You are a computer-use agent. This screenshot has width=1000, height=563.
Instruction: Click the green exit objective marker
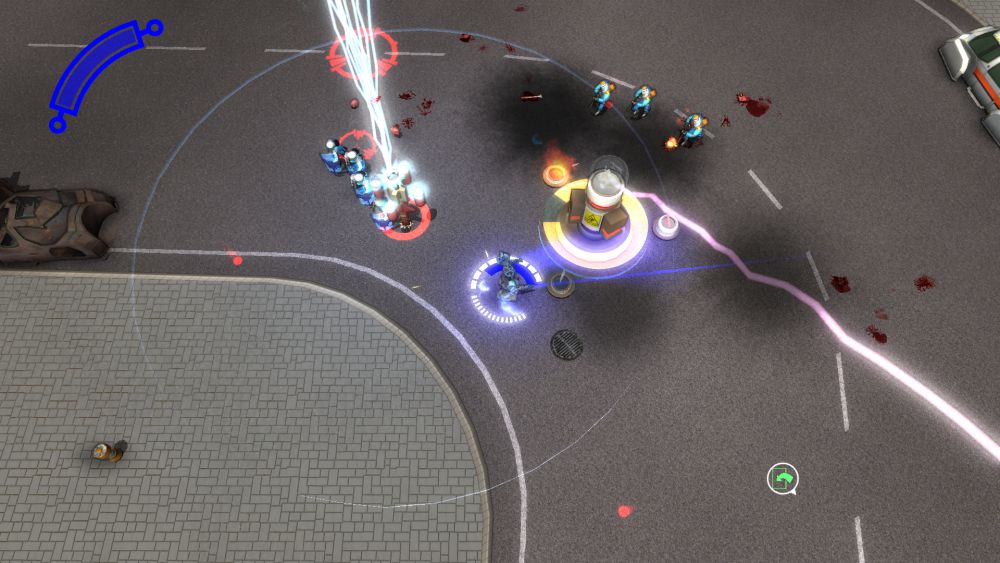(x=782, y=479)
